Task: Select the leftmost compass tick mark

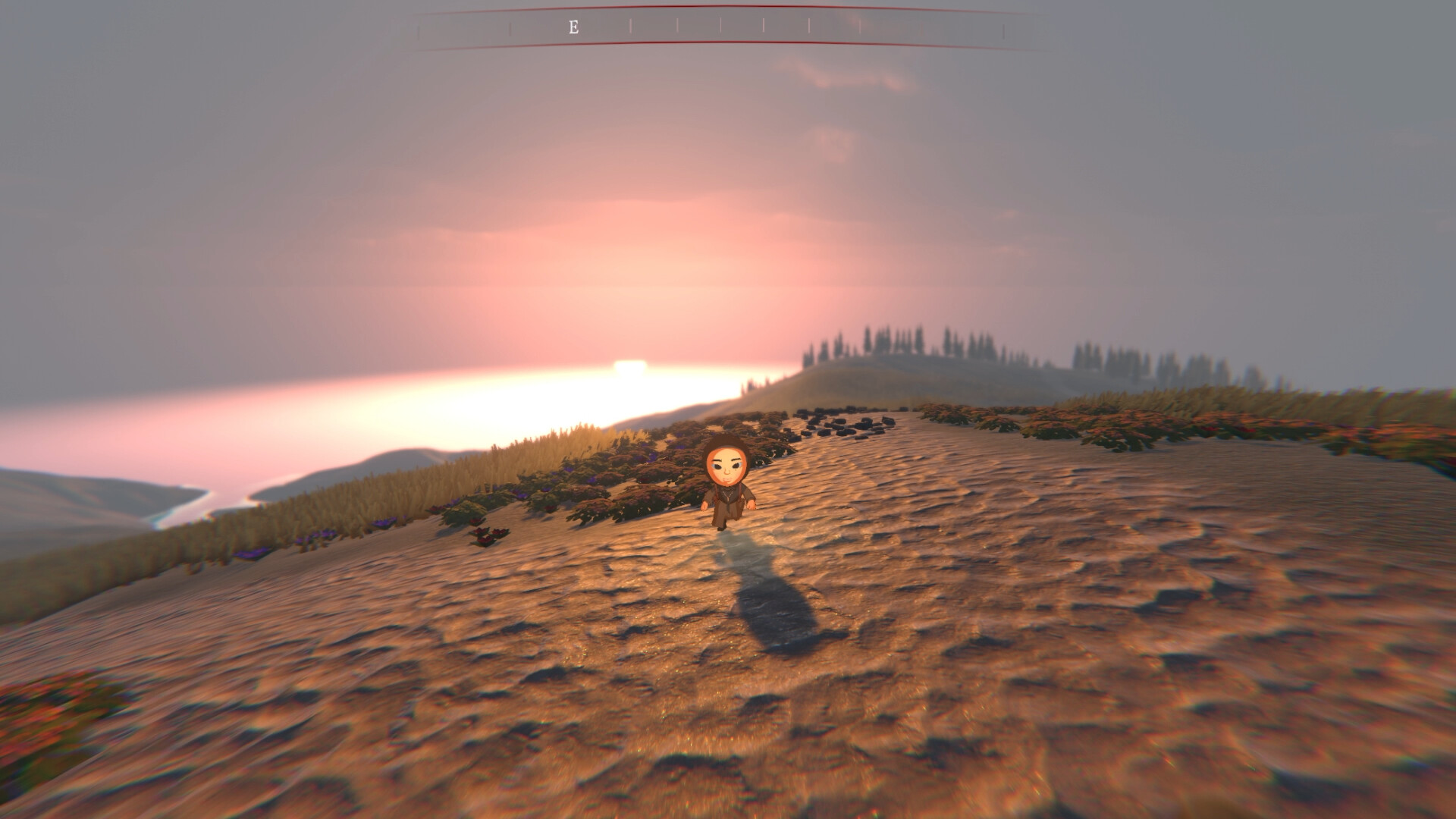Action: coord(418,28)
